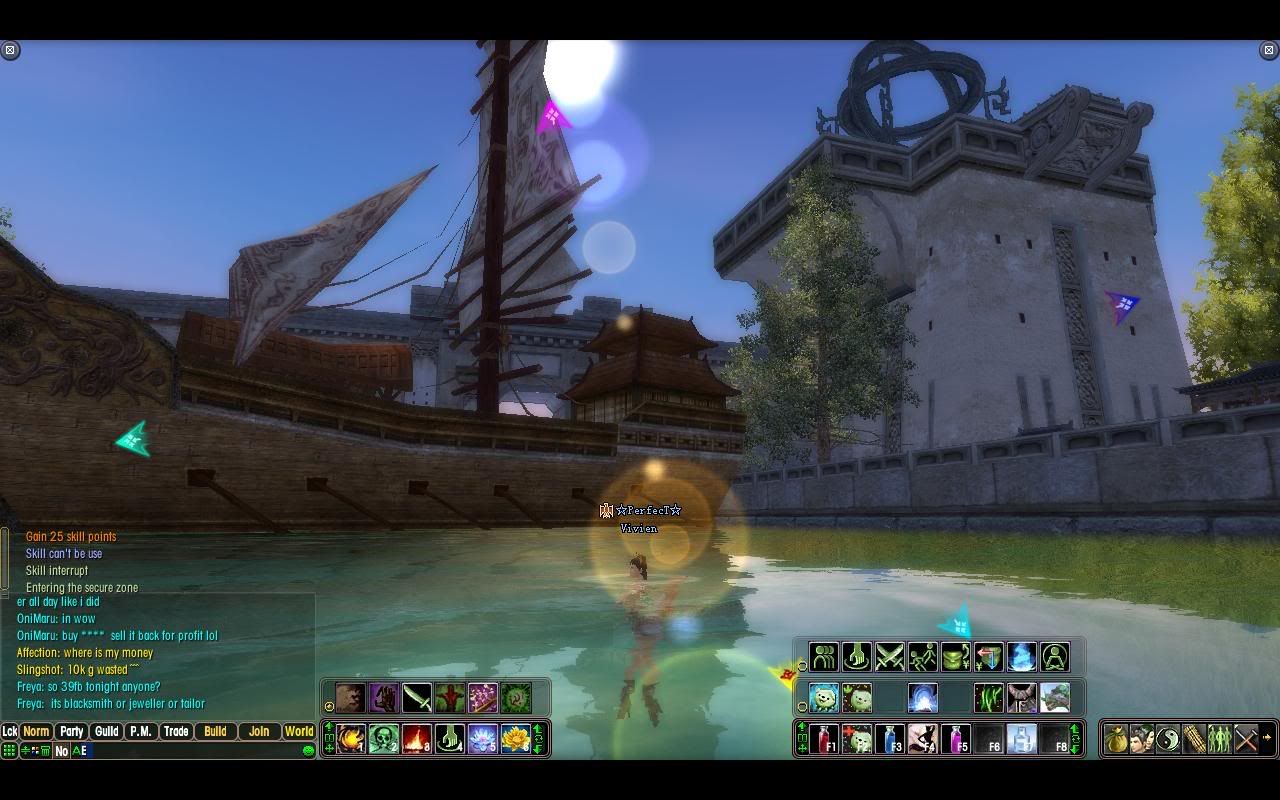Click the crossed swords attack action

click(889, 657)
